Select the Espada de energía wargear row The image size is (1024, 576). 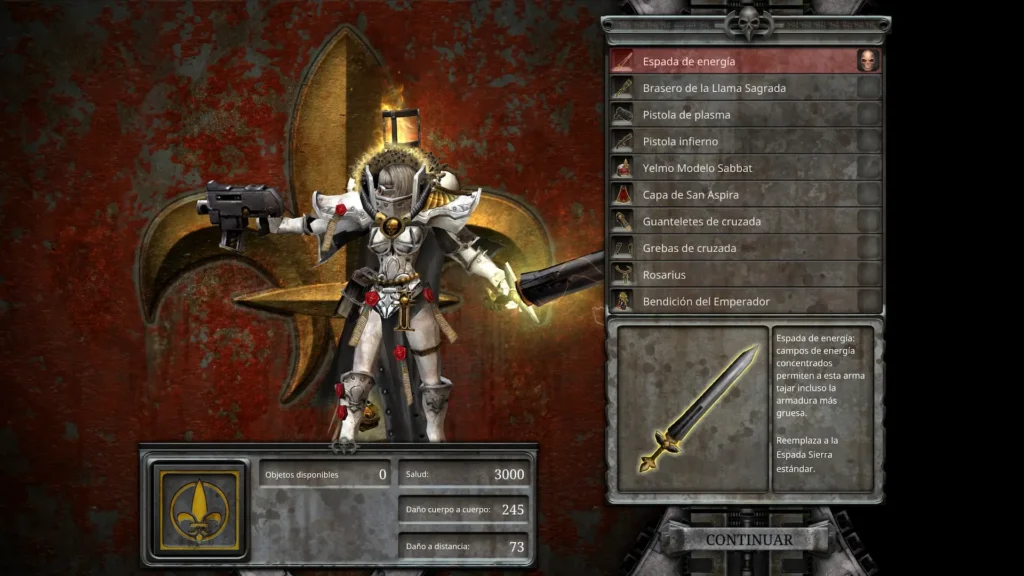pyautogui.click(x=735, y=61)
